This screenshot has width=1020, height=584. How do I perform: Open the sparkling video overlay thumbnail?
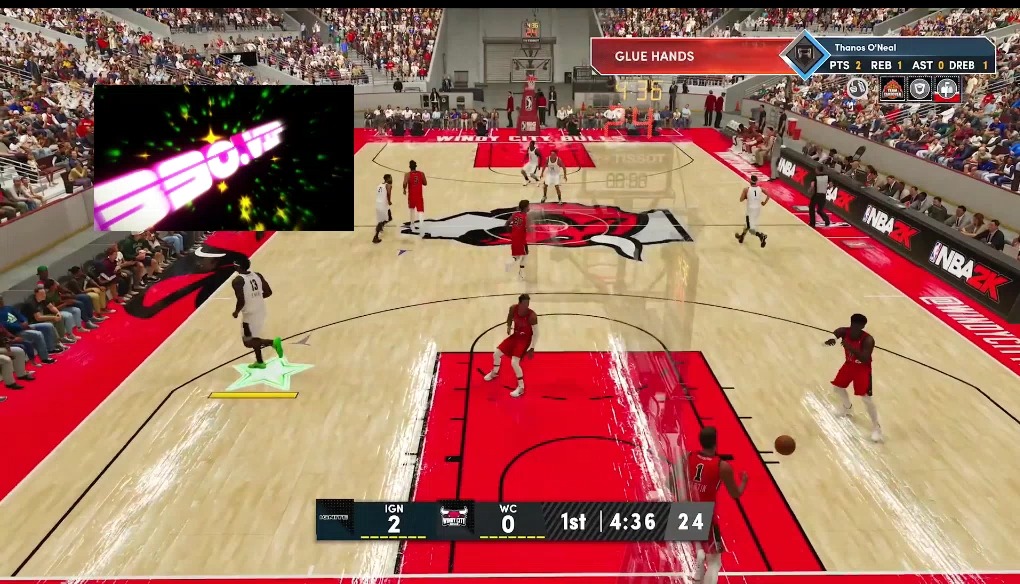[223, 158]
